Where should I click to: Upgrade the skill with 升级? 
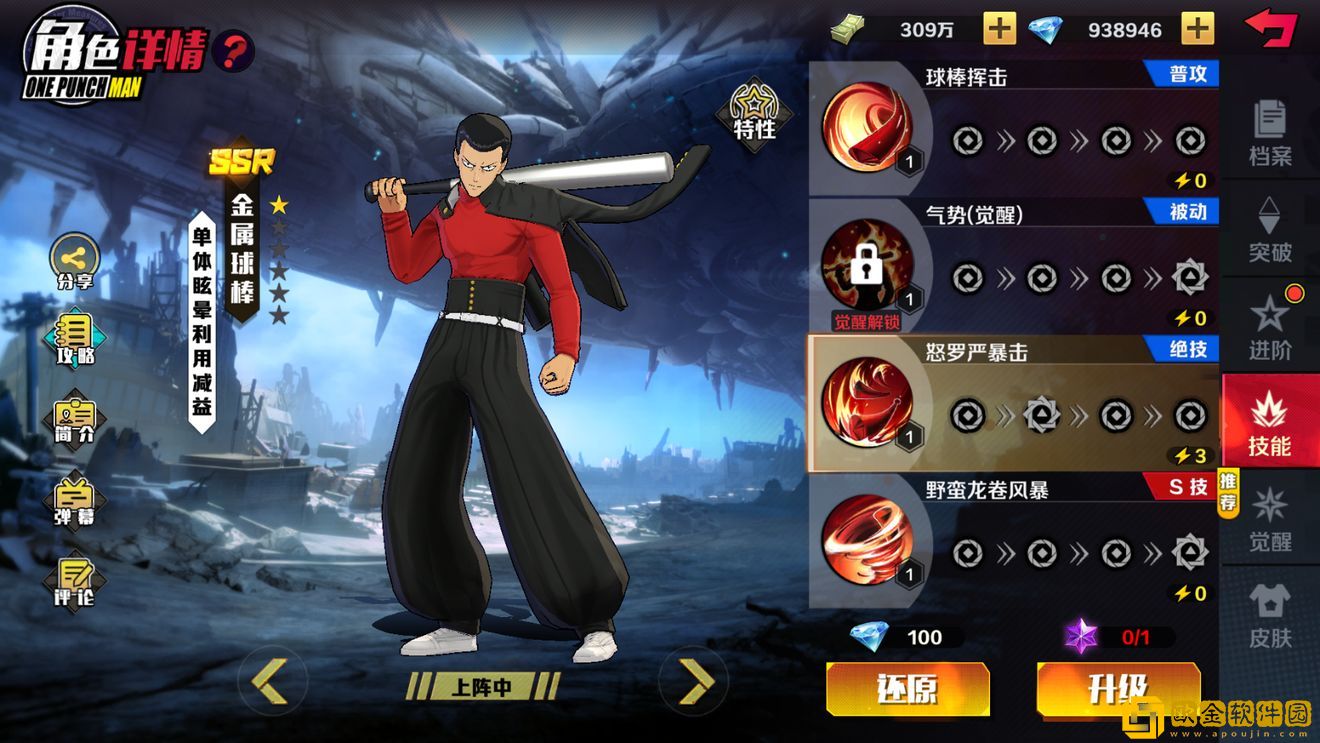(x=1116, y=689)
